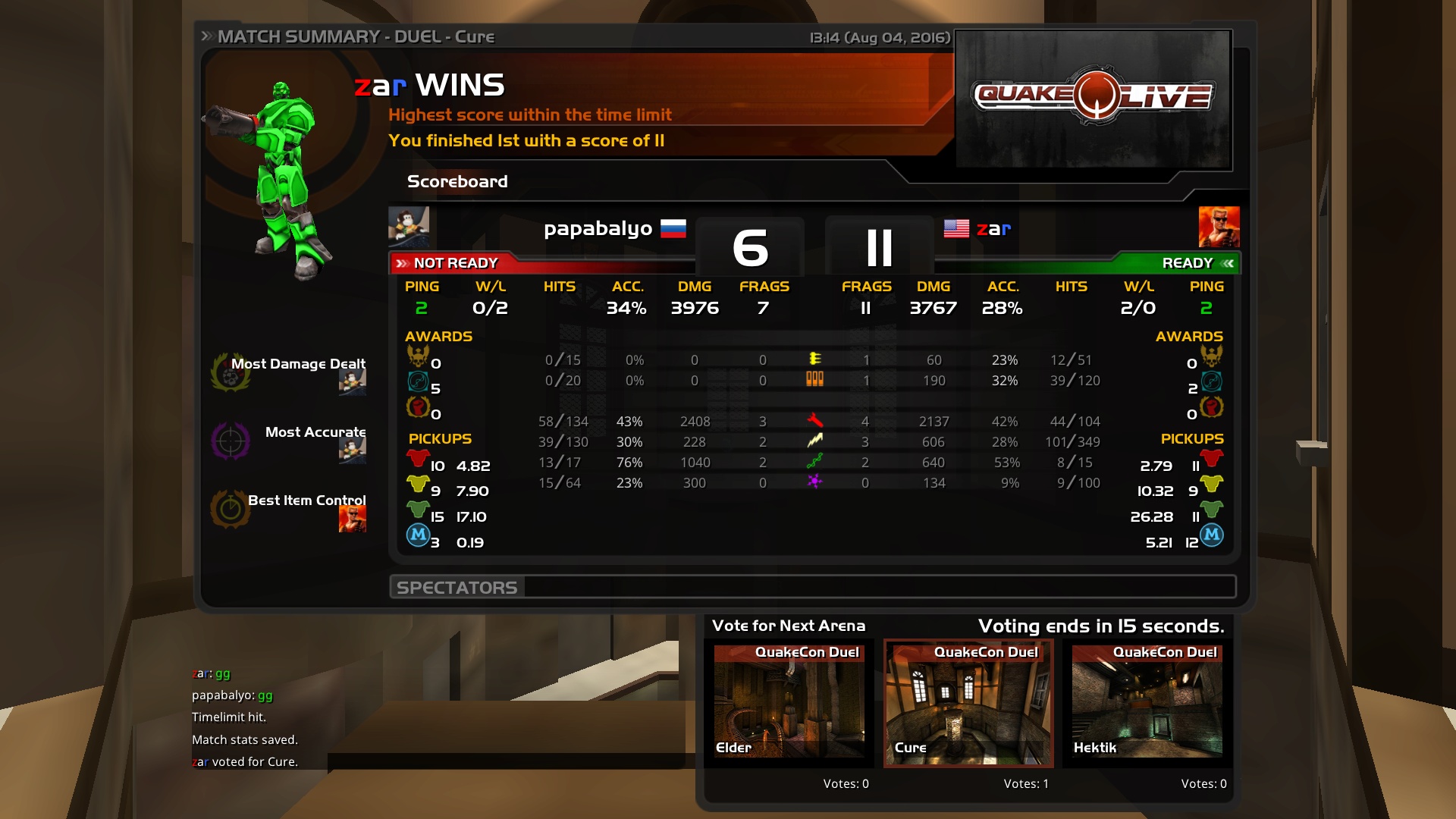
Task: Select zar's player avatar
Action: (x=1219, y=227)
